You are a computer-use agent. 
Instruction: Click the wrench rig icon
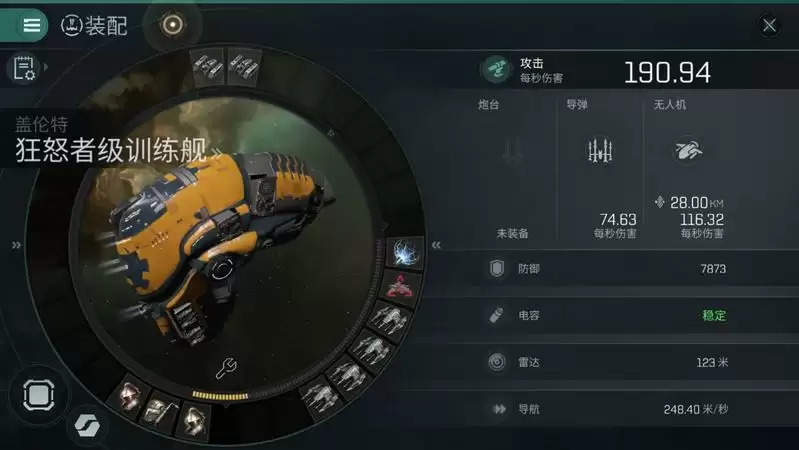(227, 369)
